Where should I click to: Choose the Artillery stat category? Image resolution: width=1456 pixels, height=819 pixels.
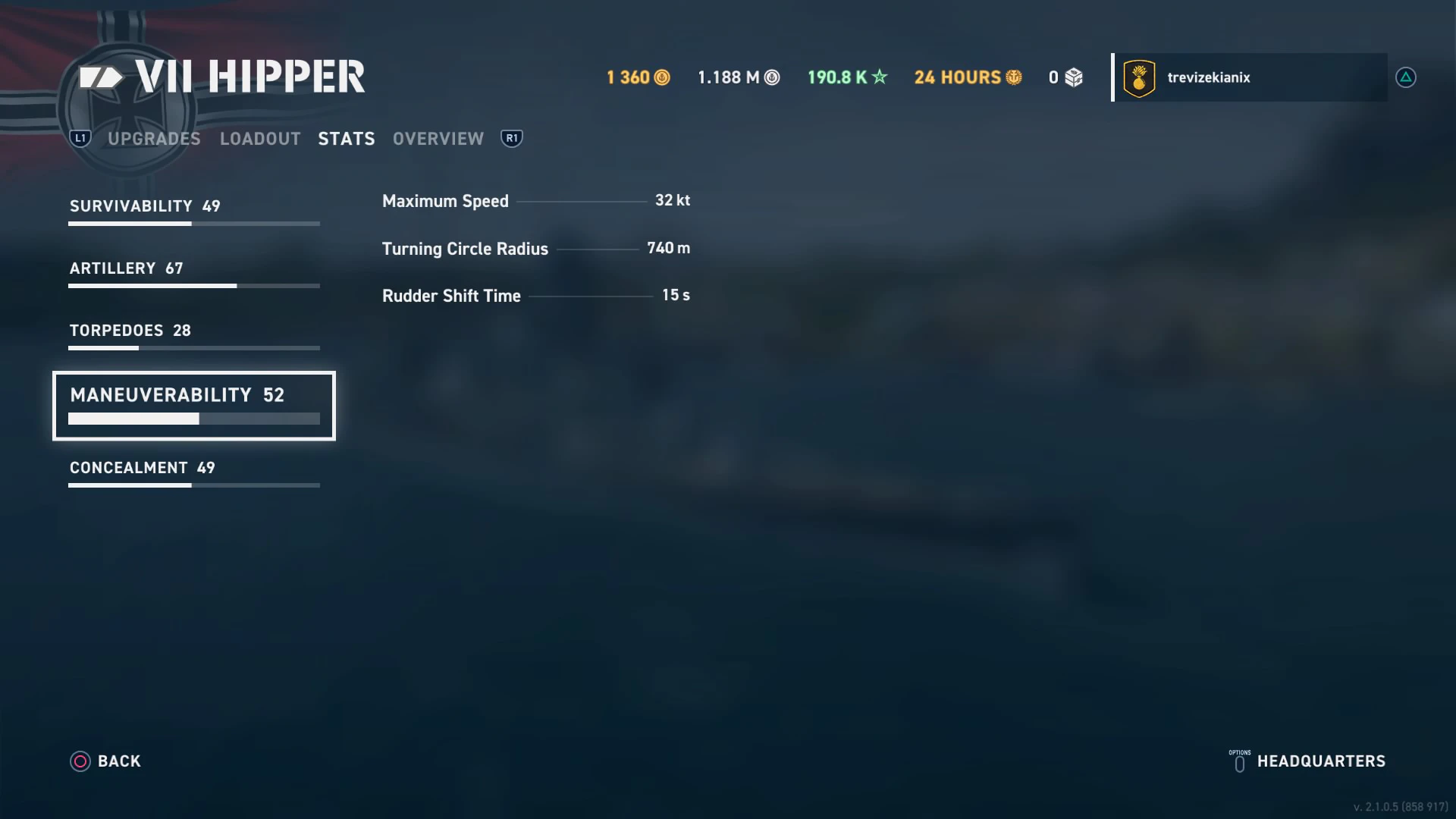(x=193, y=273)
